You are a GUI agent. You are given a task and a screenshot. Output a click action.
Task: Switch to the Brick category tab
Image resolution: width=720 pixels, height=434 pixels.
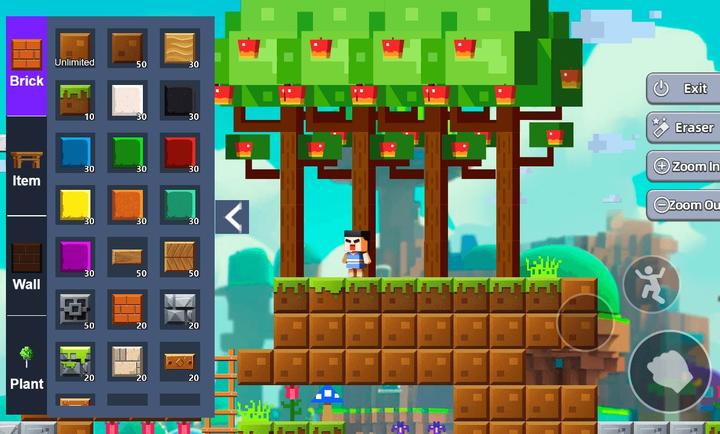[26, 64]
